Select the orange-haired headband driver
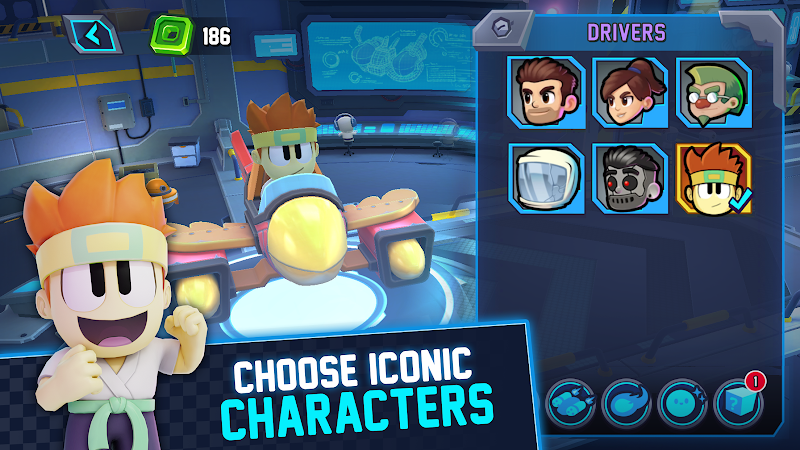The image size is (800, 450). [713, 180]
